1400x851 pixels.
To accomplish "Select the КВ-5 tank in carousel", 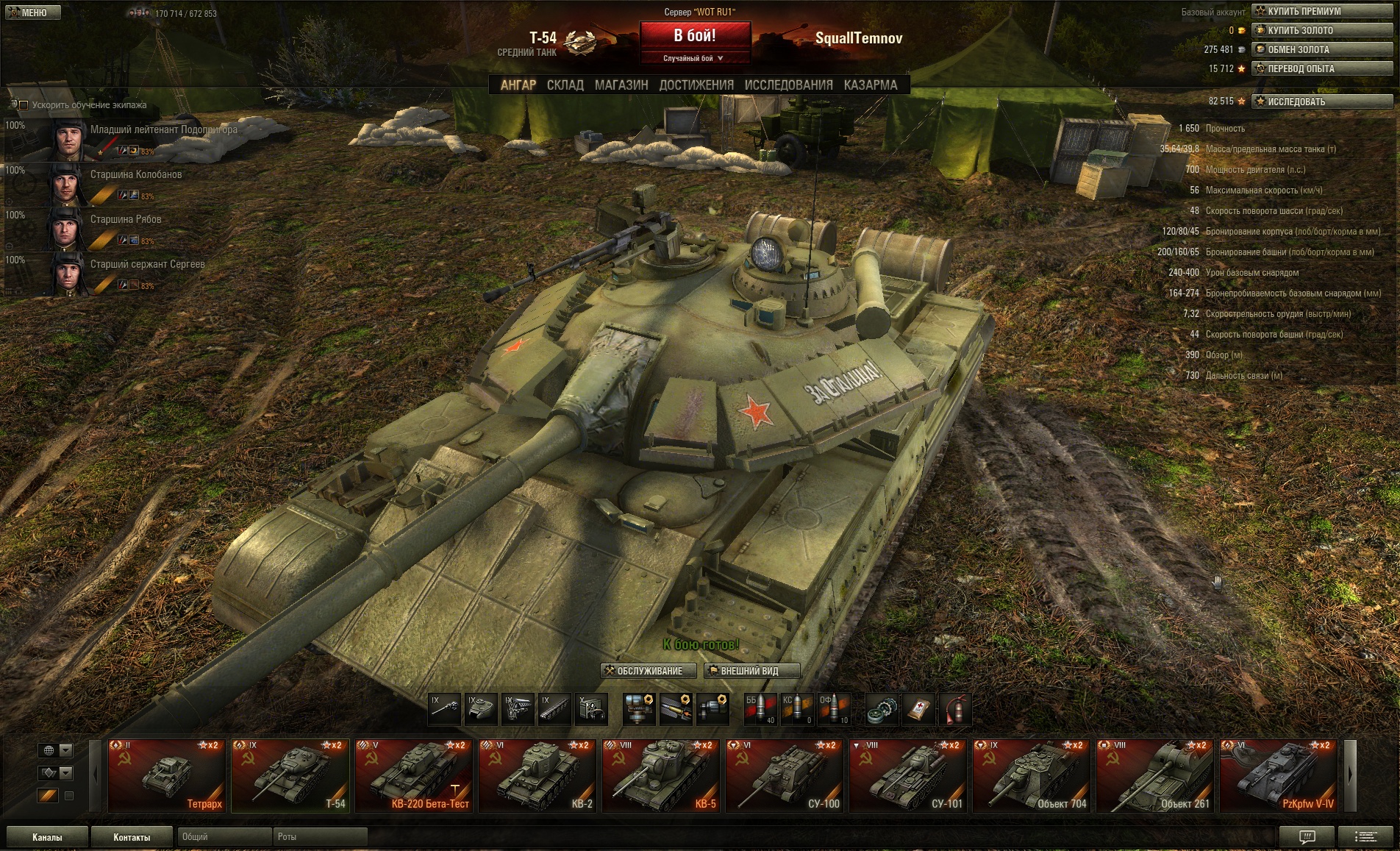I will [x=661, y=775].
